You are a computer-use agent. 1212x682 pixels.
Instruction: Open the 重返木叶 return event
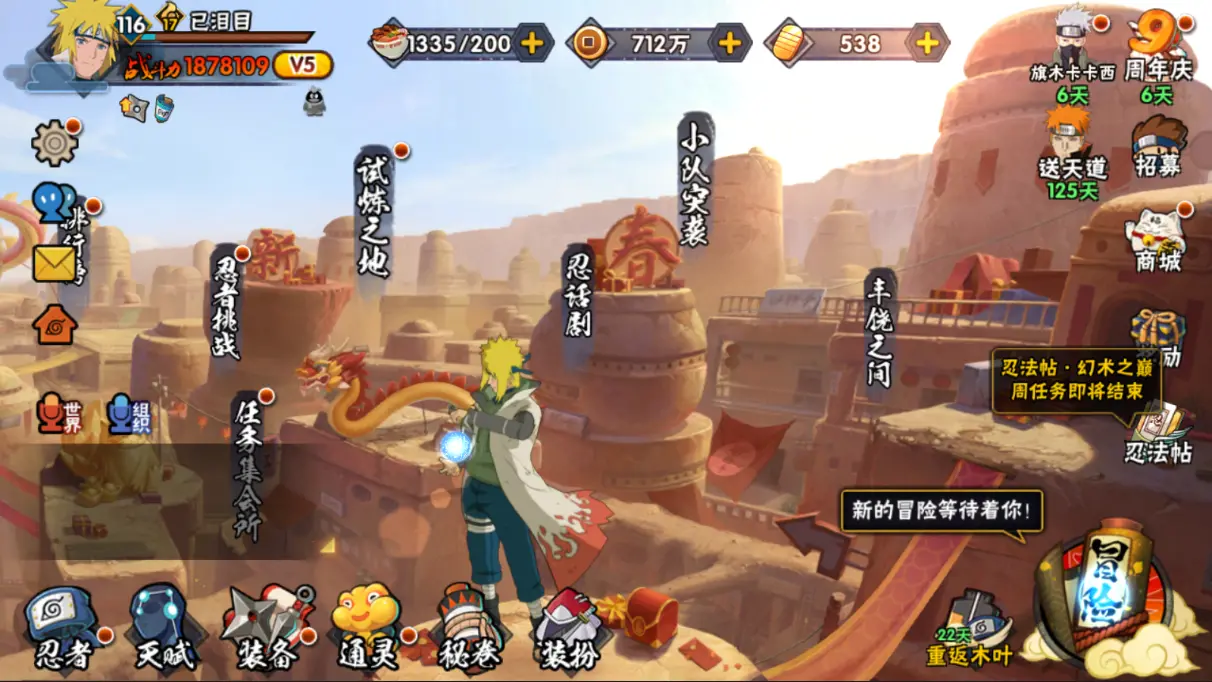970,630
